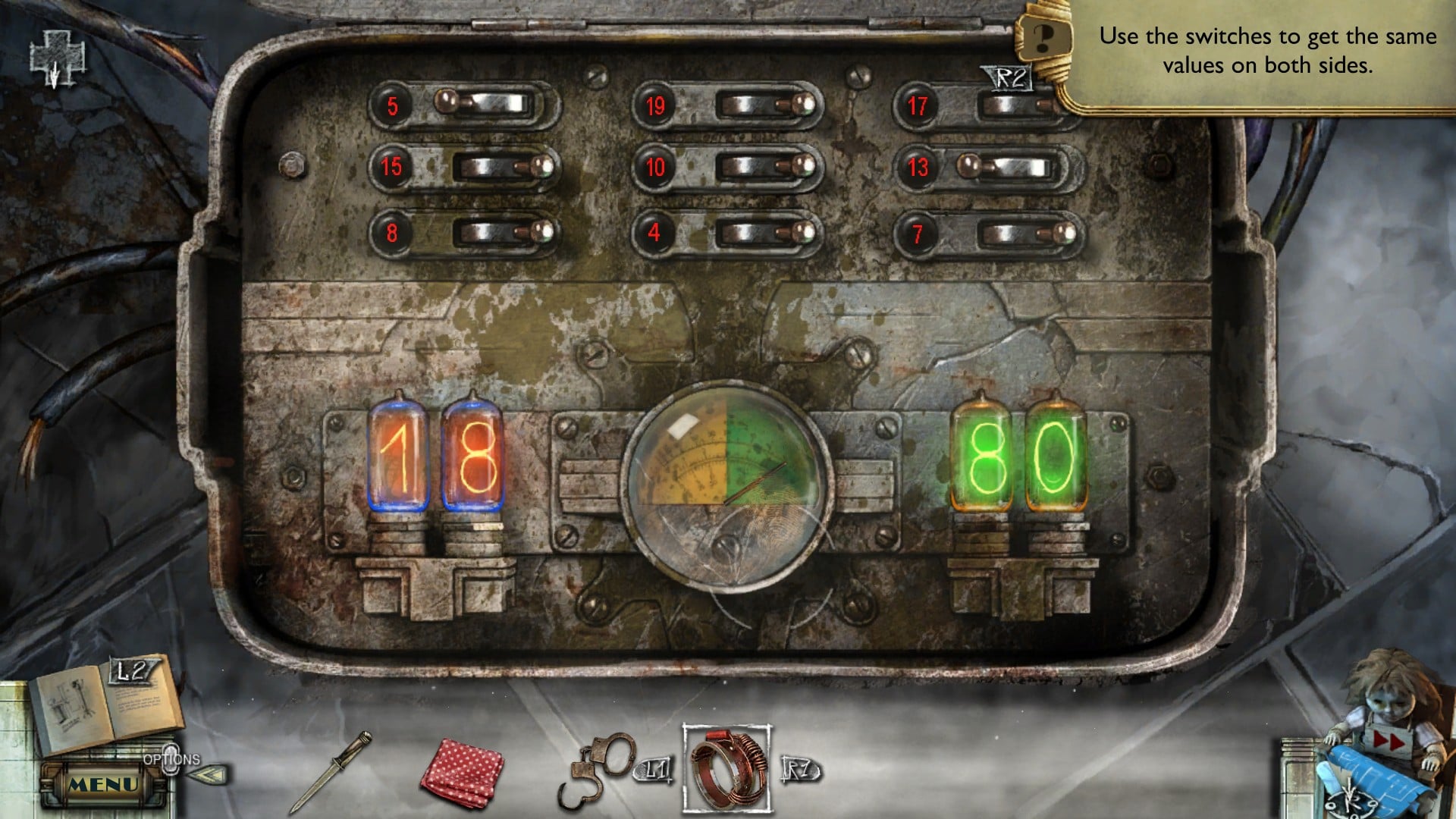The height and width of the screenshot is (819, 1456).
Task: Flip the number 8 switch
Action: pyautogui.click(x=500, y=232)
